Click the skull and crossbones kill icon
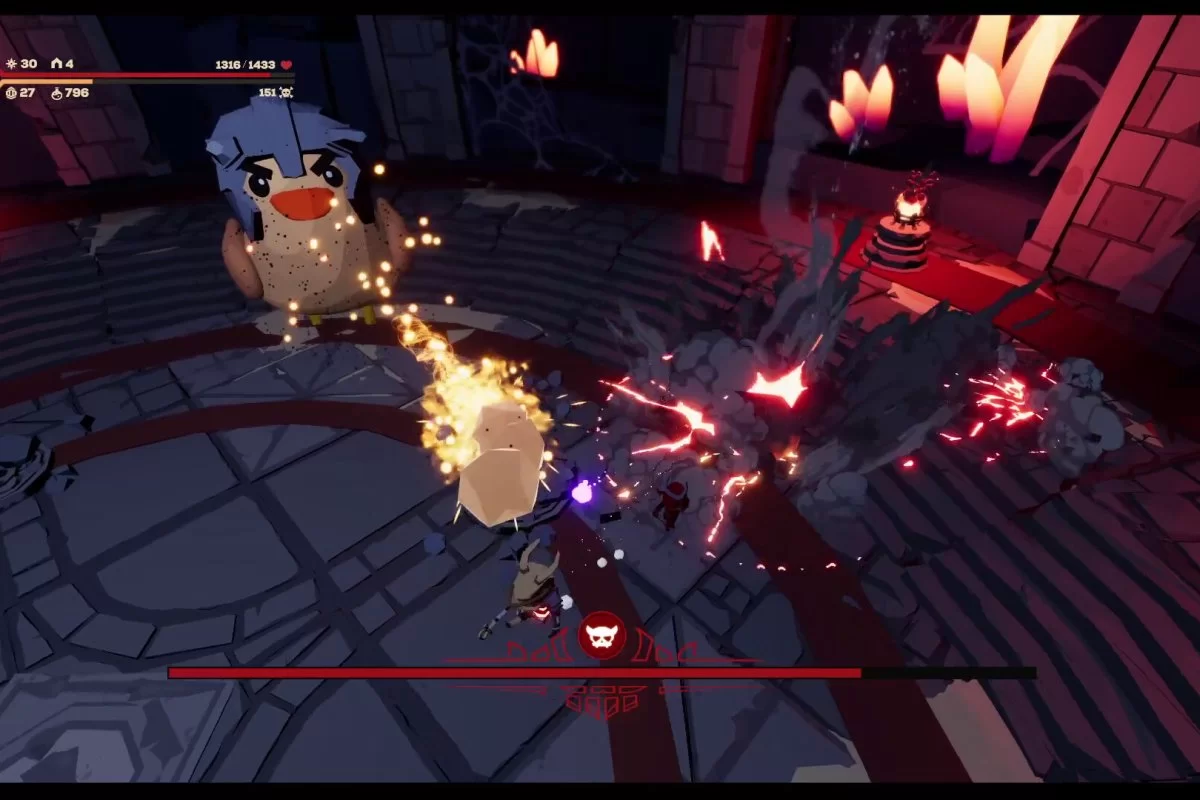 [x=286, y=93]
